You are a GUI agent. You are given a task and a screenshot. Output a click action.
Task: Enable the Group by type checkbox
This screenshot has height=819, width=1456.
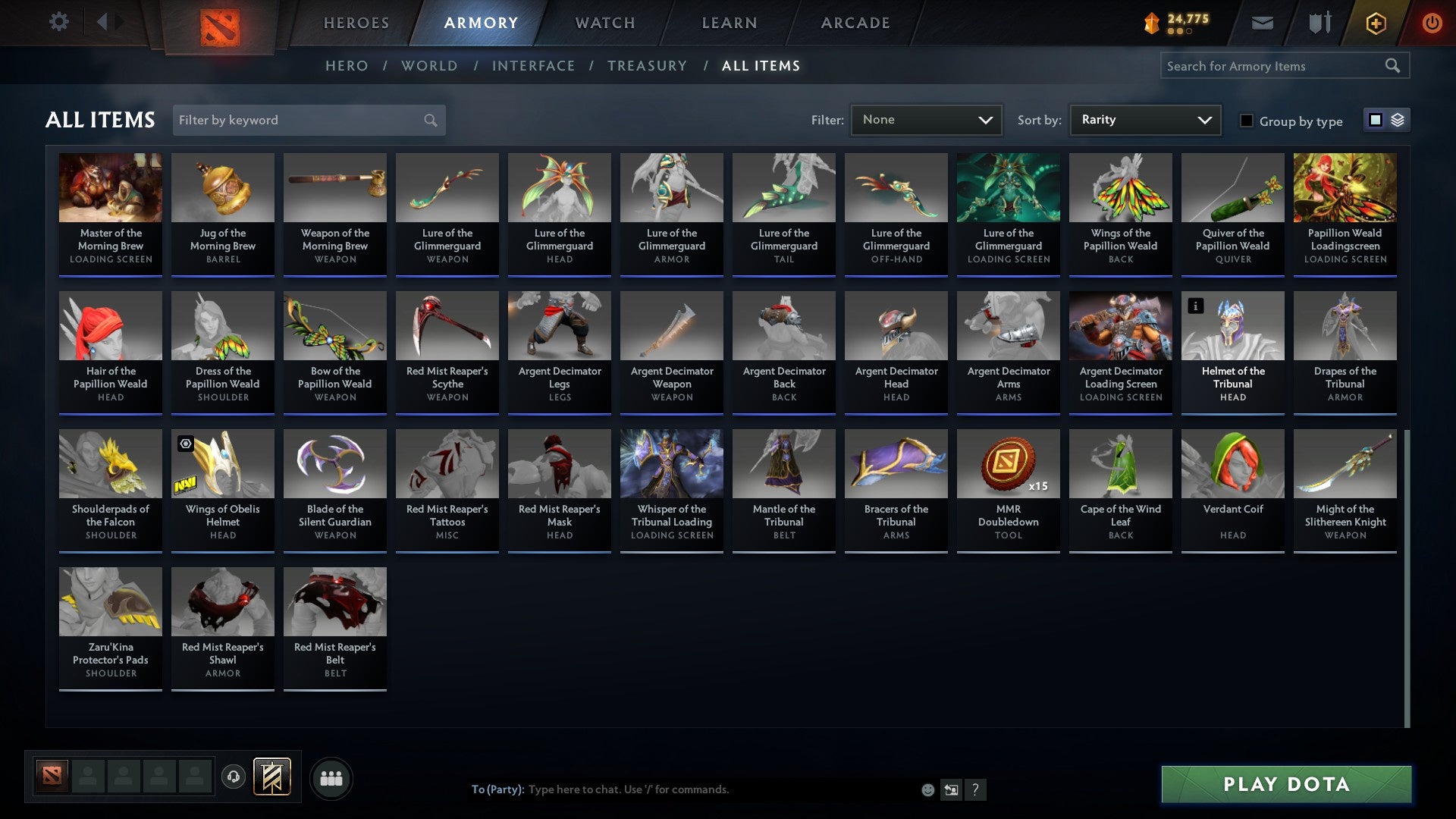pyautogui.click(x=1247, y=121)
